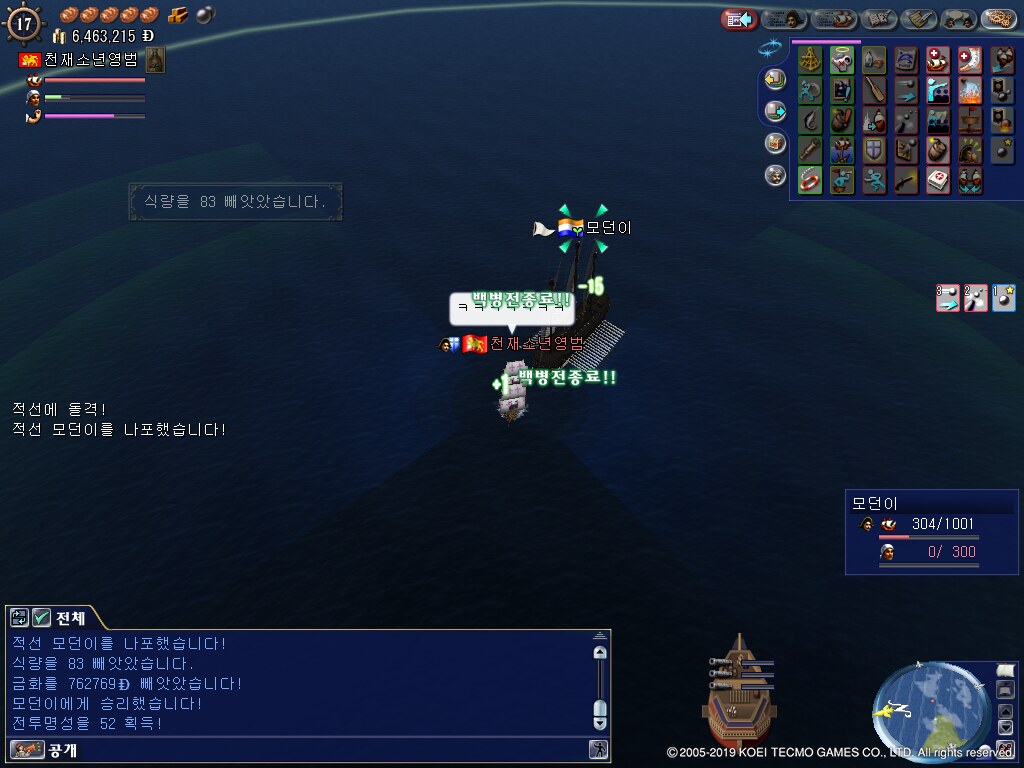Activate the blue cross shield skill

click(874, 150)
